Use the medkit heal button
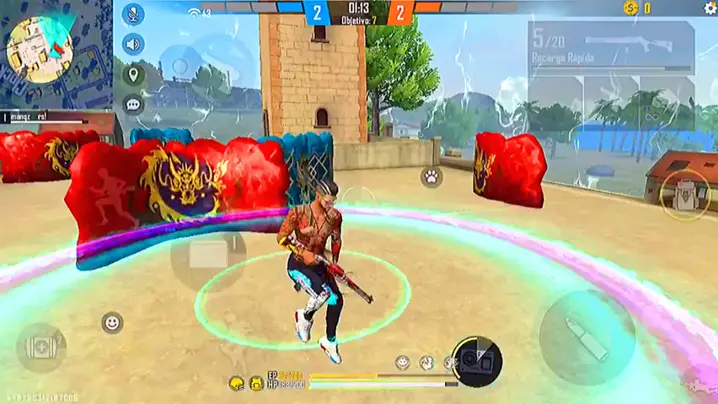 point(41,346)
